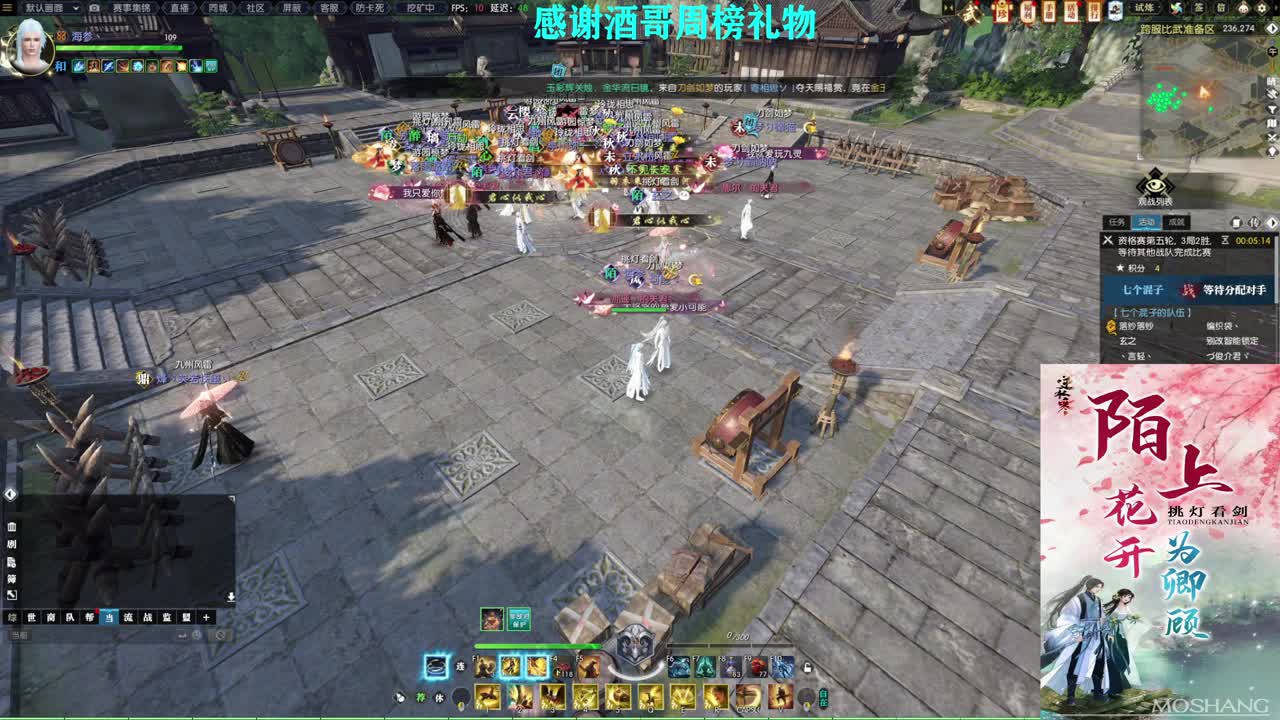This screenshot has height=720, width=1280.
Task: Click the lock icon beside the skill bar
Action: 808,668
